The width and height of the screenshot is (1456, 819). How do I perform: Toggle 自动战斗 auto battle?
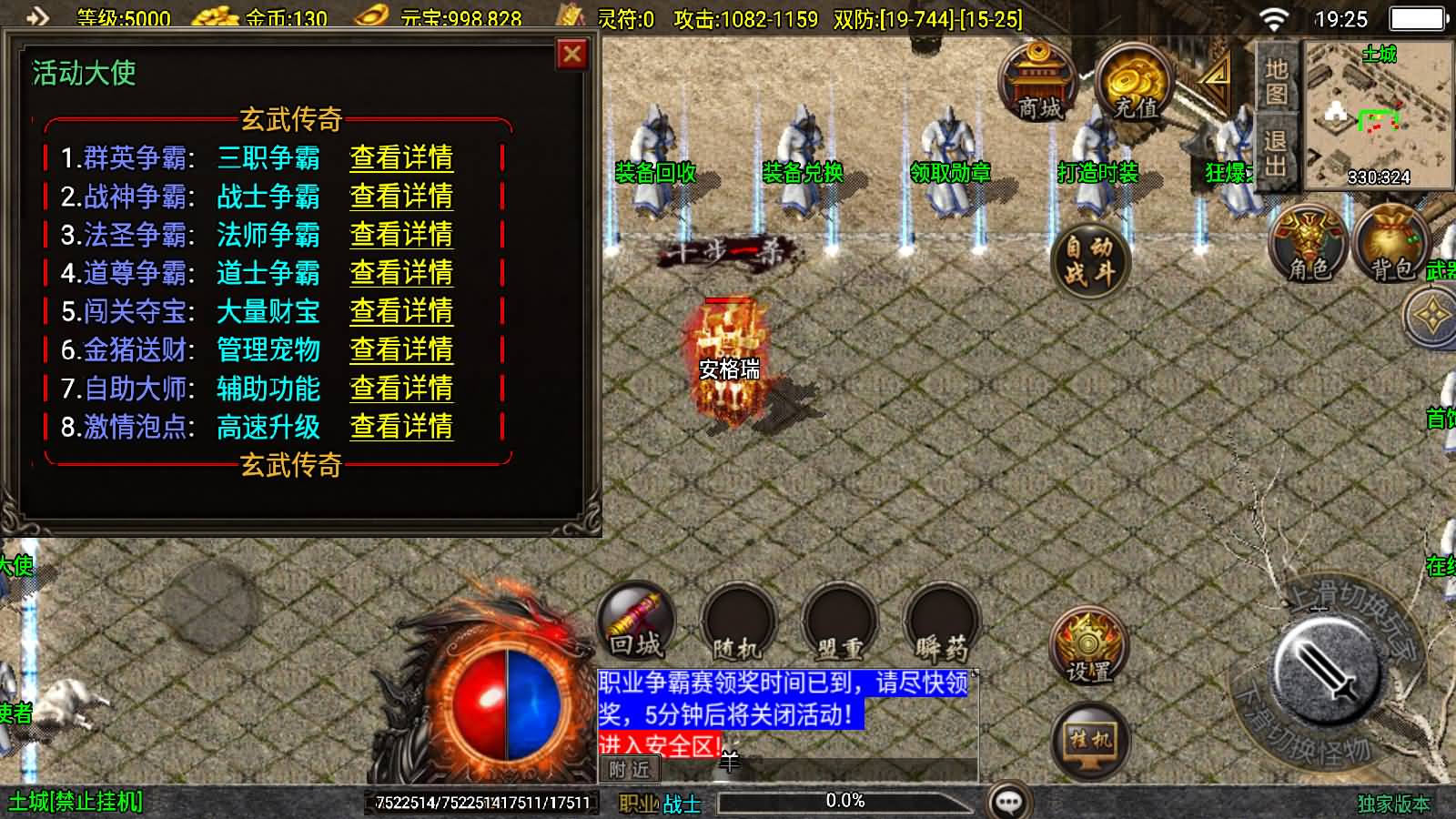click(1089, 260)
